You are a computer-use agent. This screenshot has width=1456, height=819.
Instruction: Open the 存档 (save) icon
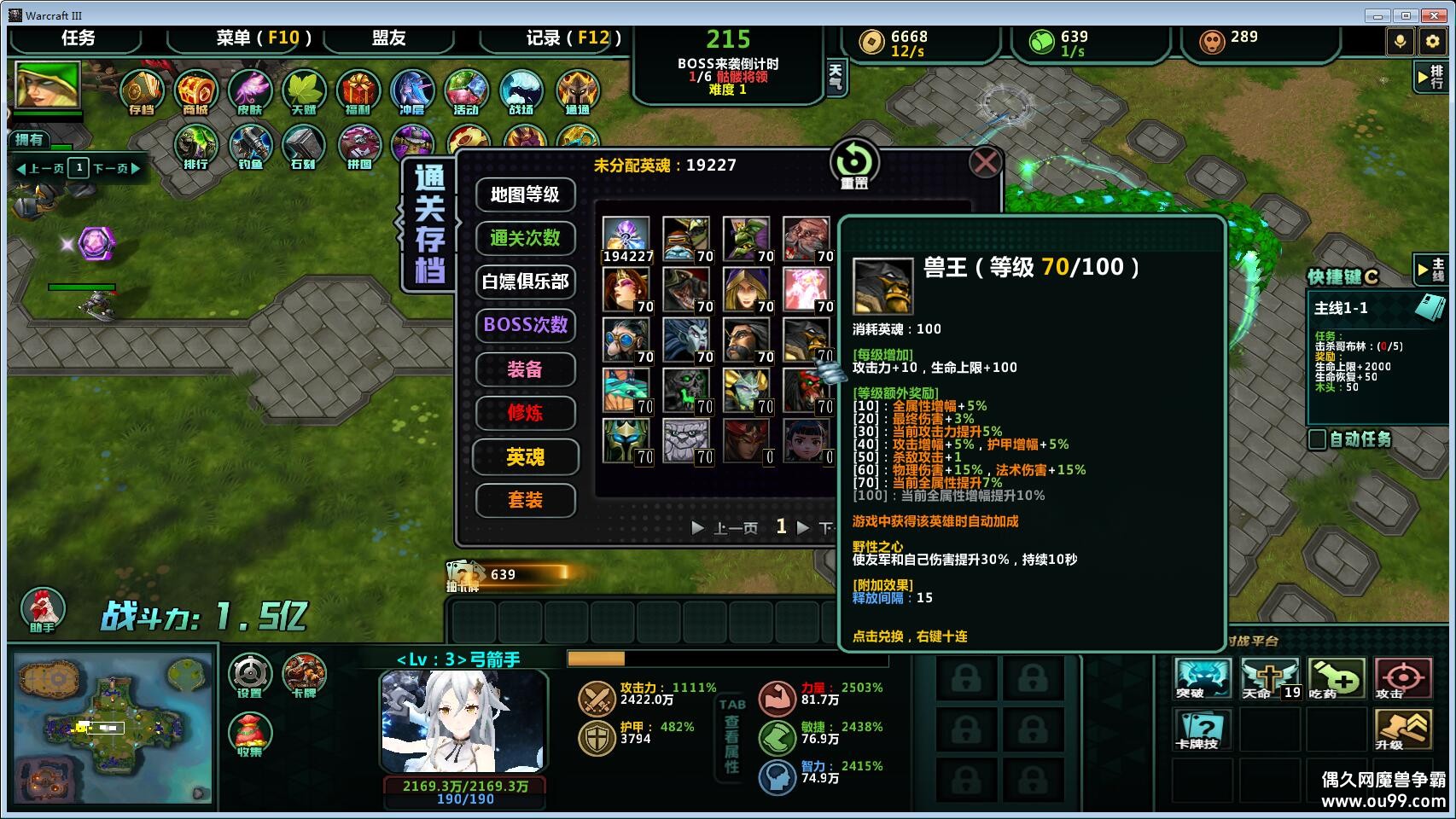(x=143, y=91)
